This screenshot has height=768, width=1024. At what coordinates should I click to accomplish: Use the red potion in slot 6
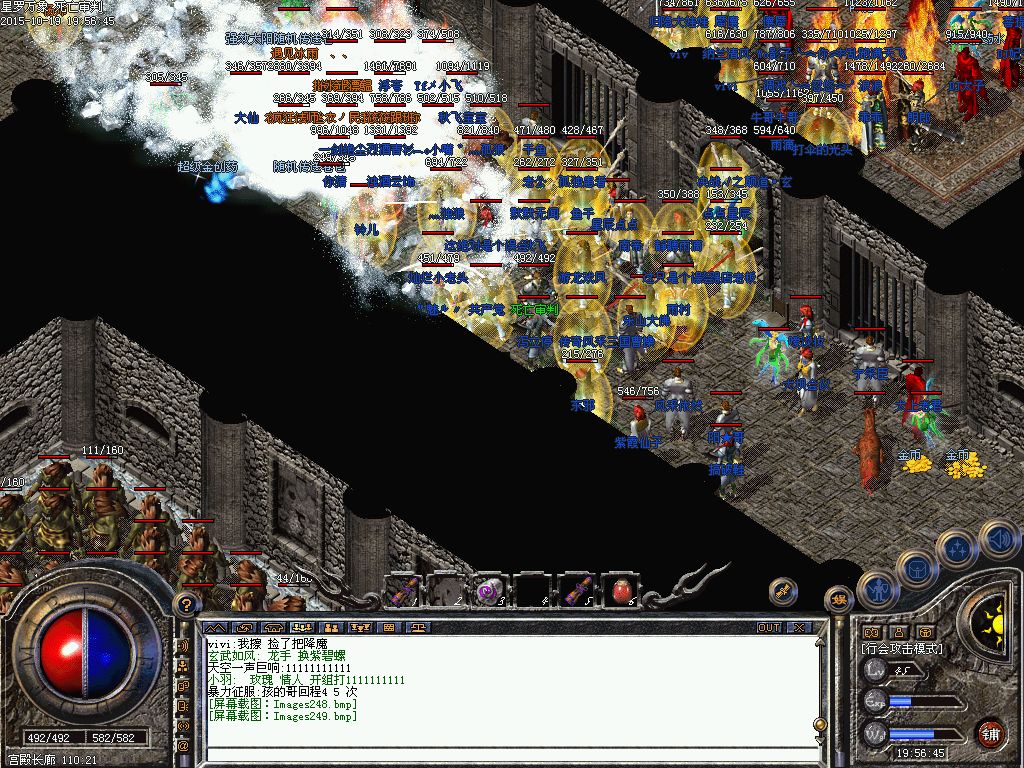tap(619, 590)
